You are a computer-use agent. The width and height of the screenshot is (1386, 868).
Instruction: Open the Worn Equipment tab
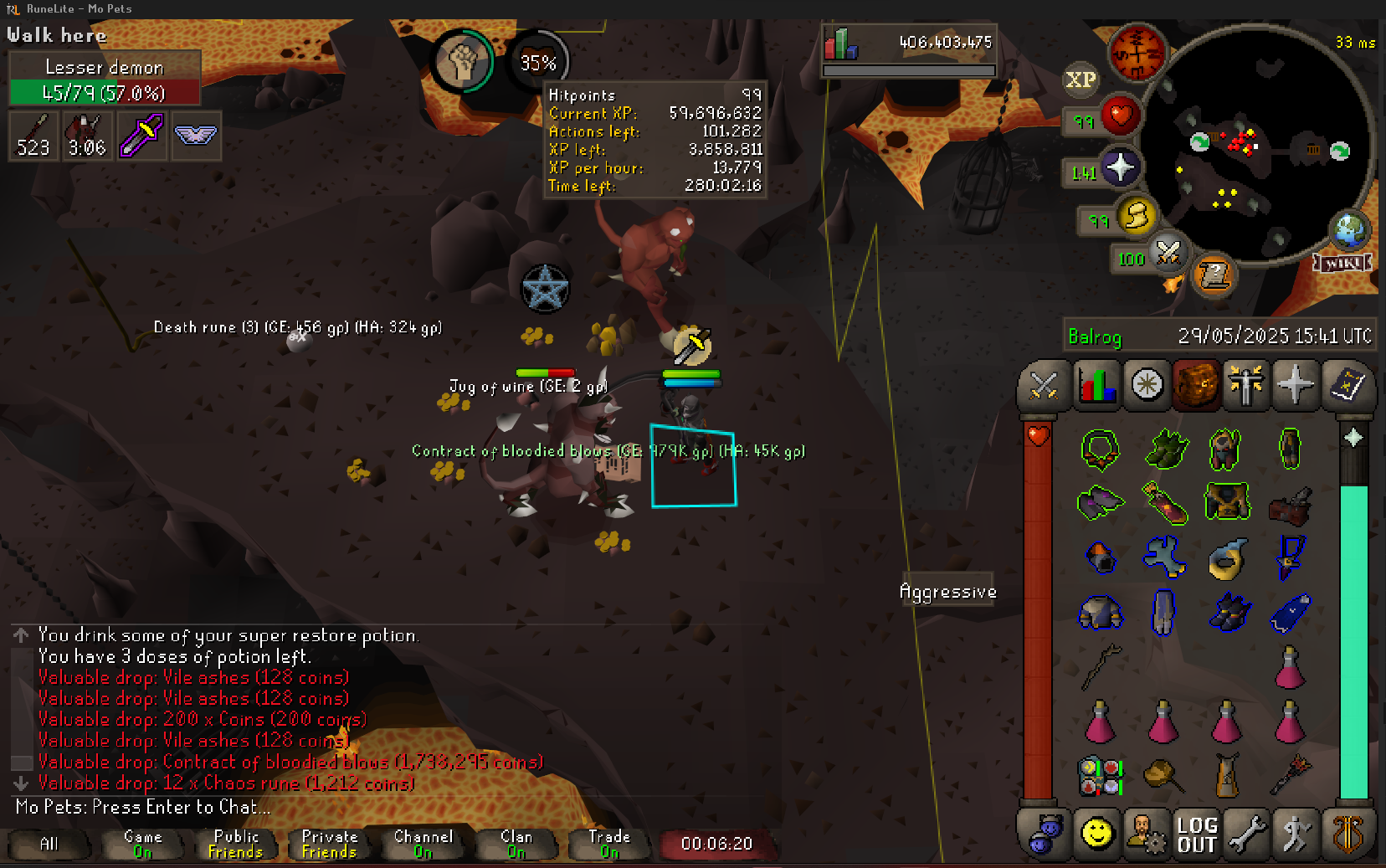click(x=1246, y=386)
